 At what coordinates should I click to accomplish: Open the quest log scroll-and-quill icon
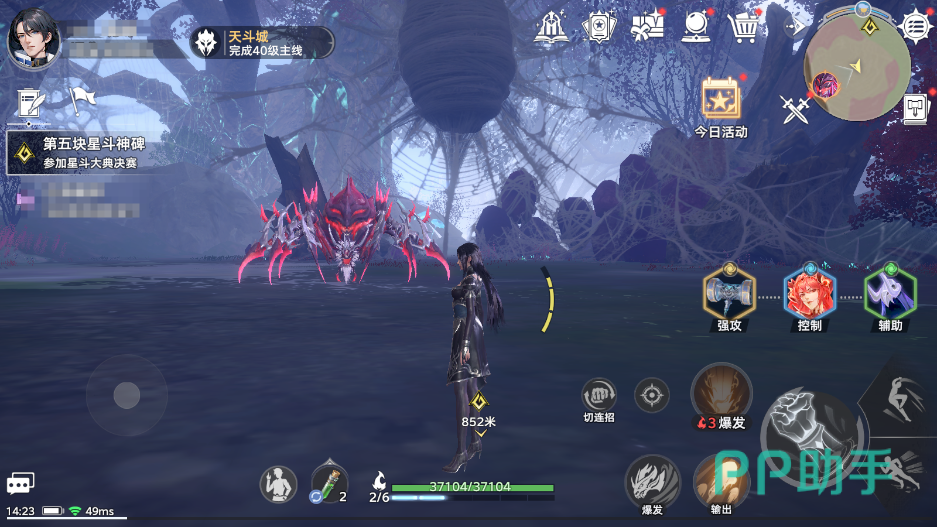[x=32, y=100]
